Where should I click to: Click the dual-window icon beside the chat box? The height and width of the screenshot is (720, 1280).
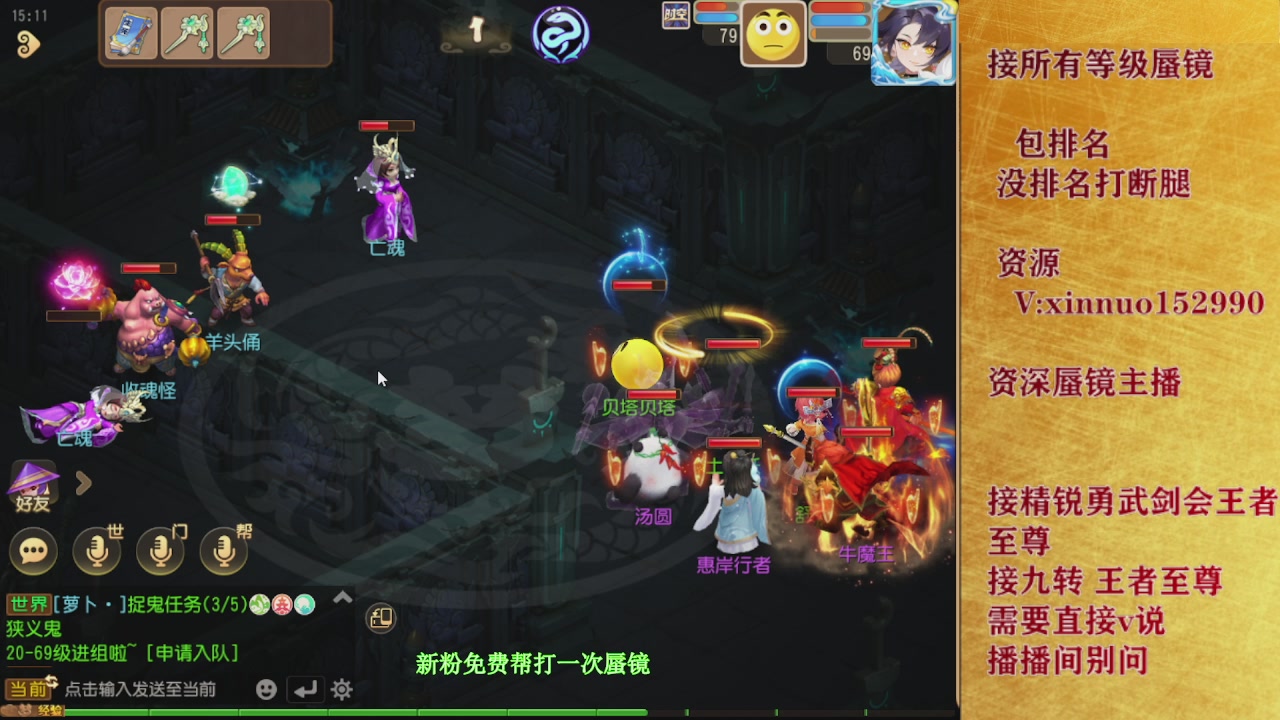point(380,620)
